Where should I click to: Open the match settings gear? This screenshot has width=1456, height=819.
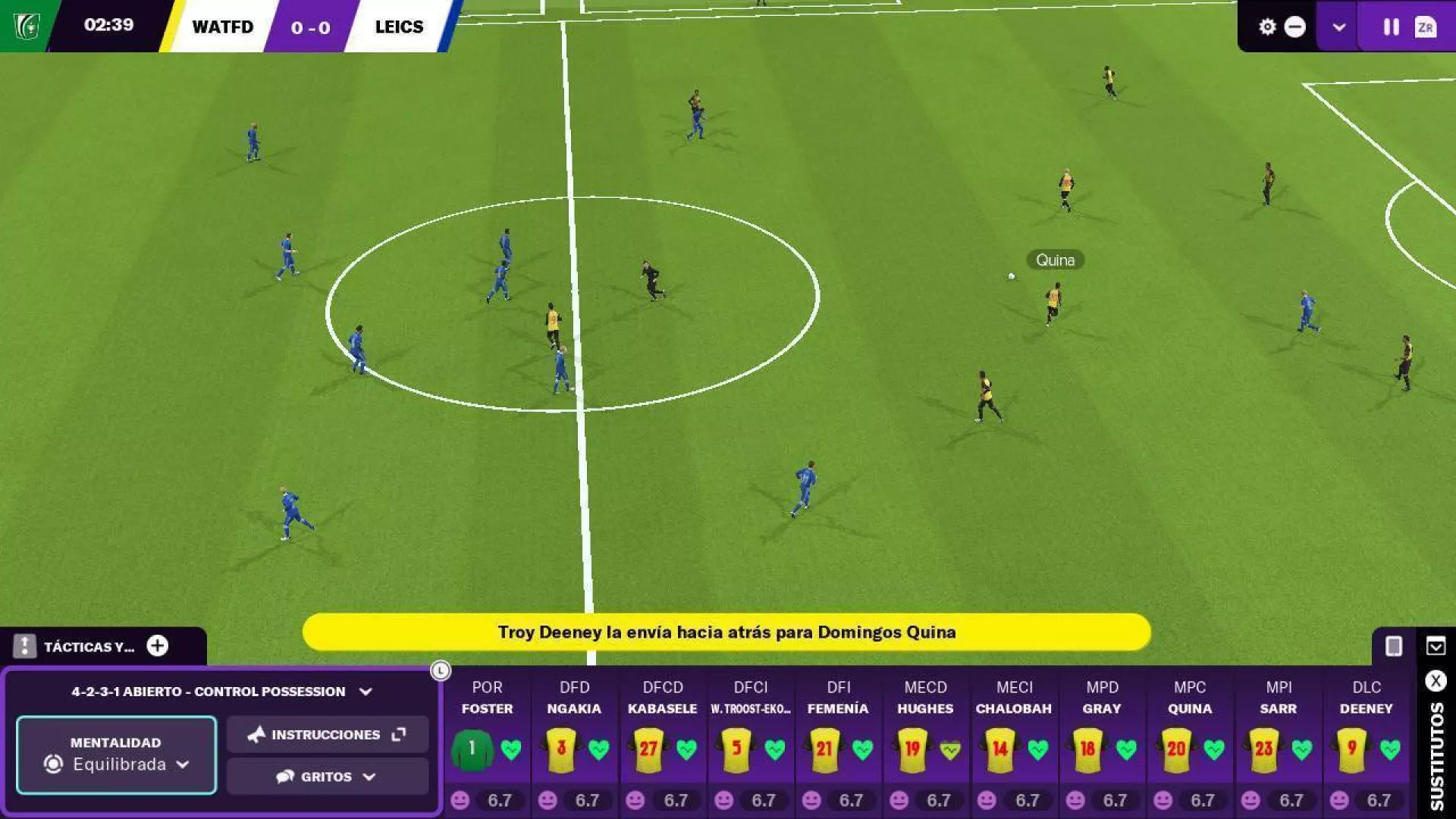[x=1267, y=27]
